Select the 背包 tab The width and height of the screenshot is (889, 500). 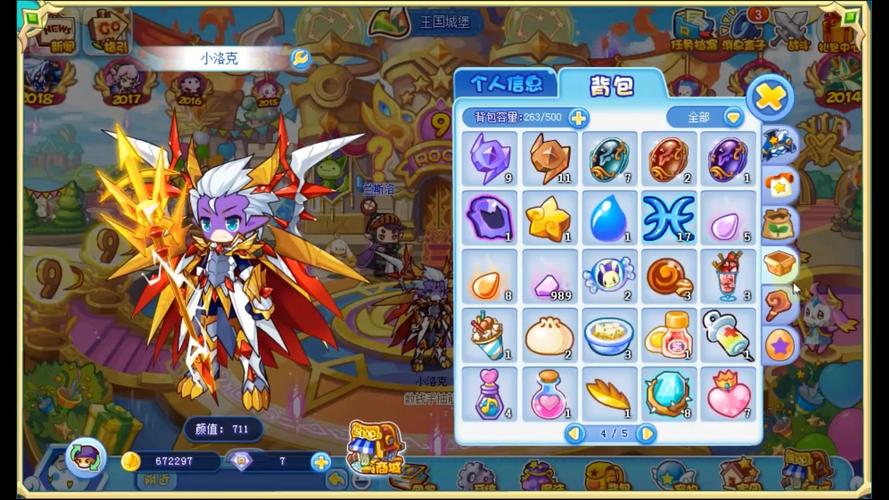click(x=610, y=86)
